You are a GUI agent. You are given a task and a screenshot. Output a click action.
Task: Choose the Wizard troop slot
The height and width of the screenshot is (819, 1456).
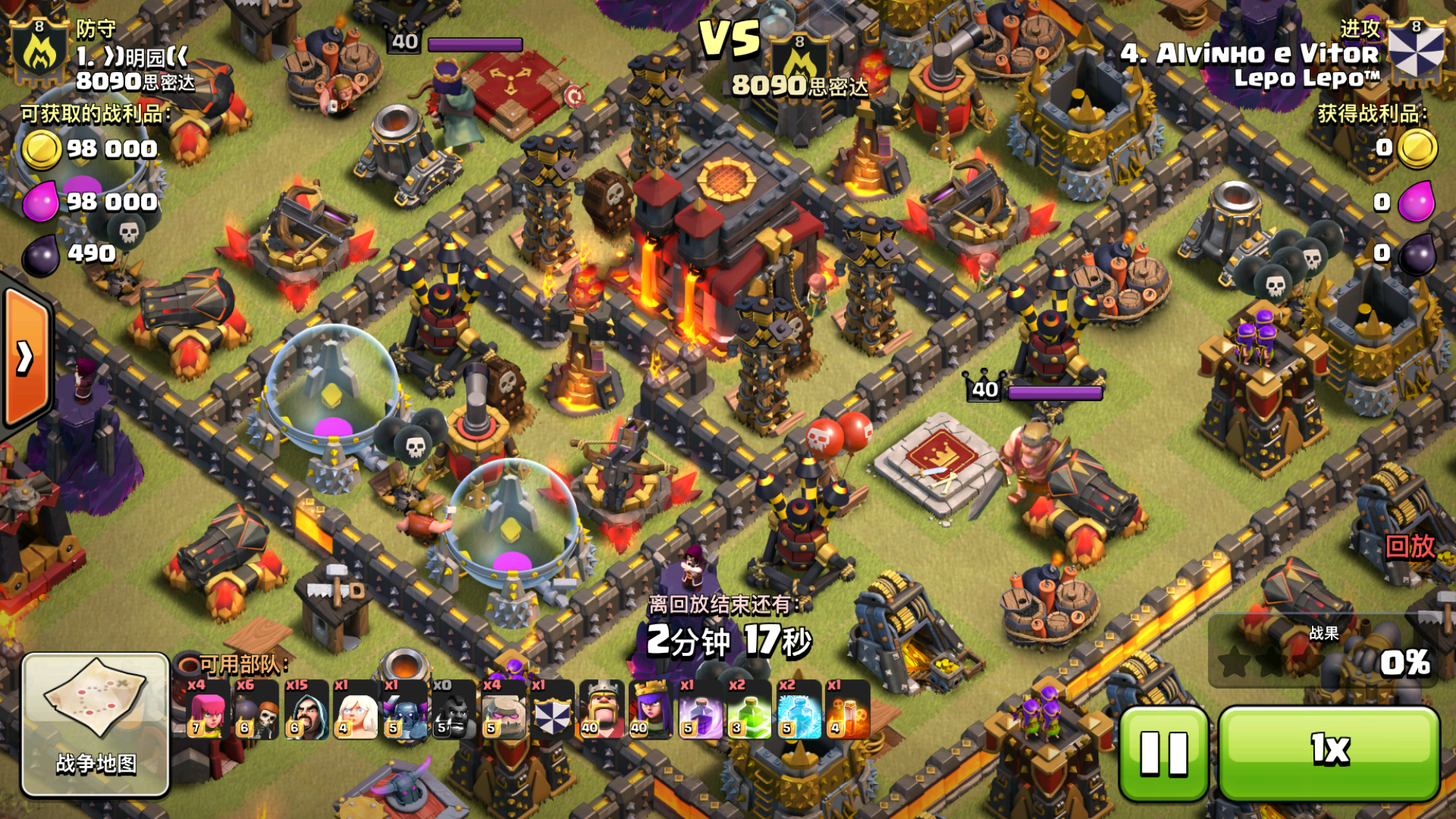(306, 710)
